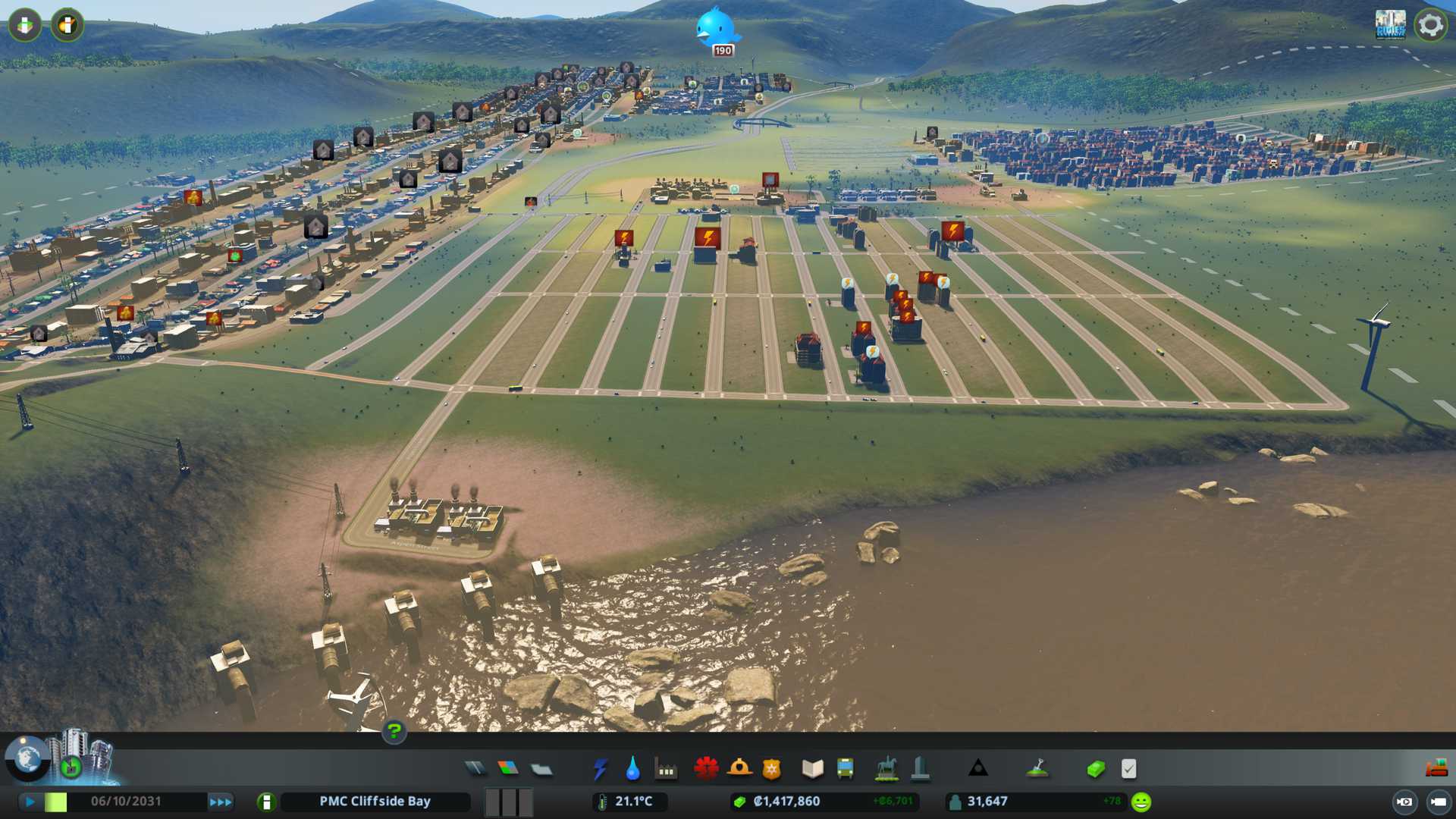Open the Fire Department helmet menu
This screenshot has width=1456, height=819.
pyautogui.click(x=739, y=769)
